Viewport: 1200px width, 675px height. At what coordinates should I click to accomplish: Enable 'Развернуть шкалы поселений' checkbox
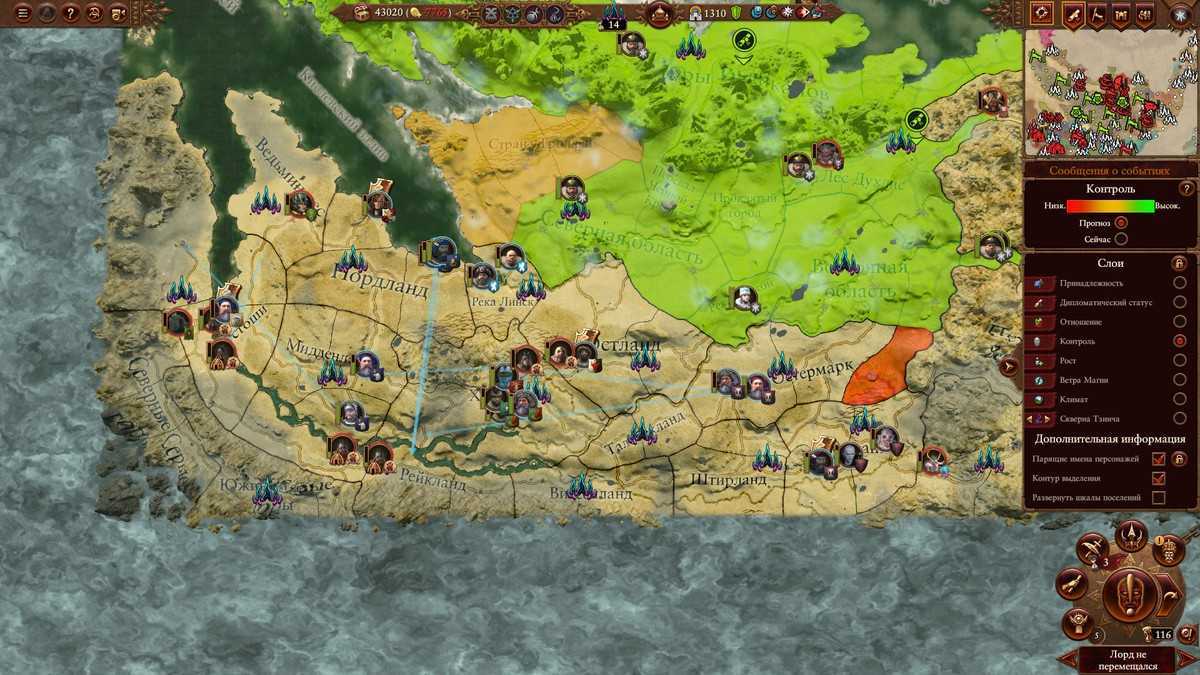click(x=1159, y=497)
